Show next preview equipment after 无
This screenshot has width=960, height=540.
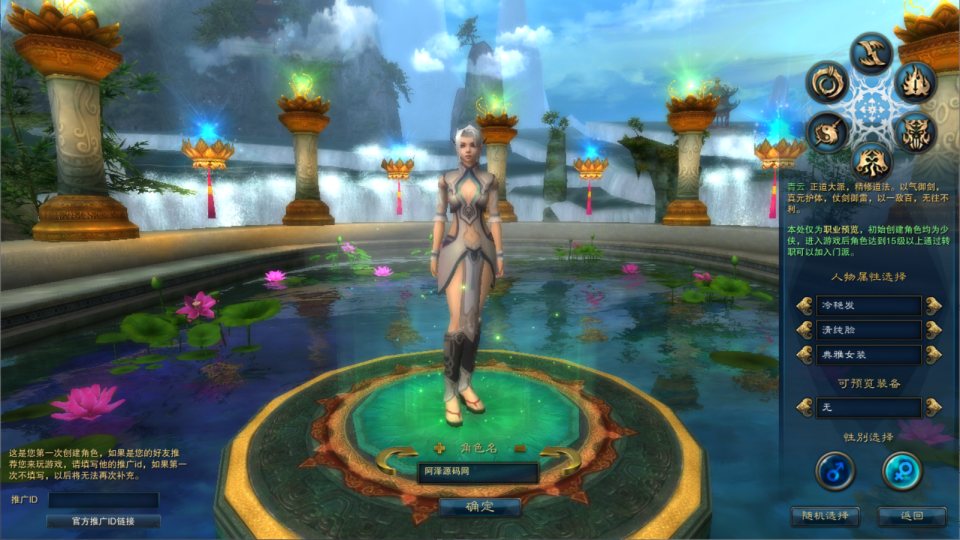933,407
